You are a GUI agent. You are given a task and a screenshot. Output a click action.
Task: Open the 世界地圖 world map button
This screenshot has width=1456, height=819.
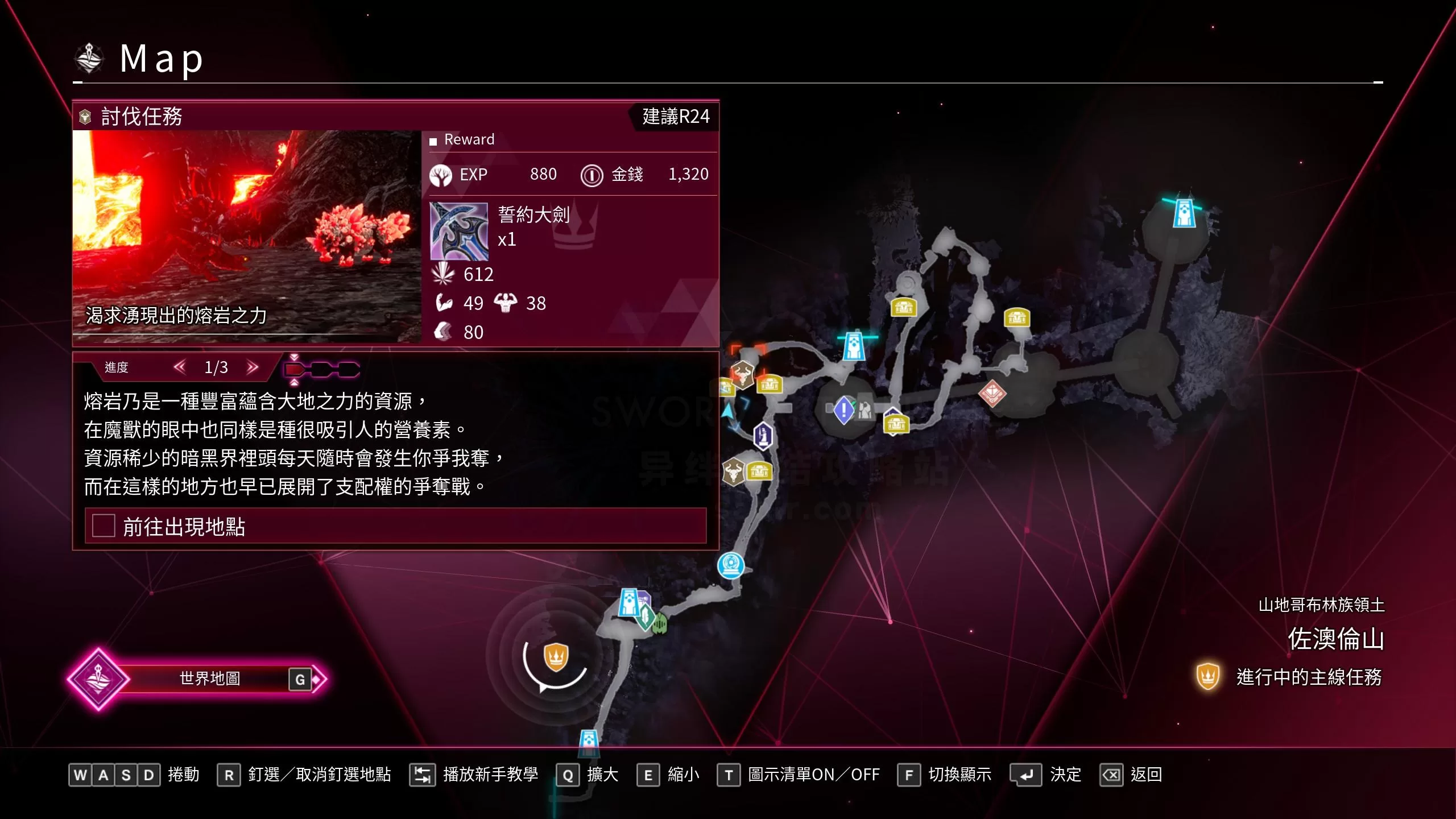[209, 679]
